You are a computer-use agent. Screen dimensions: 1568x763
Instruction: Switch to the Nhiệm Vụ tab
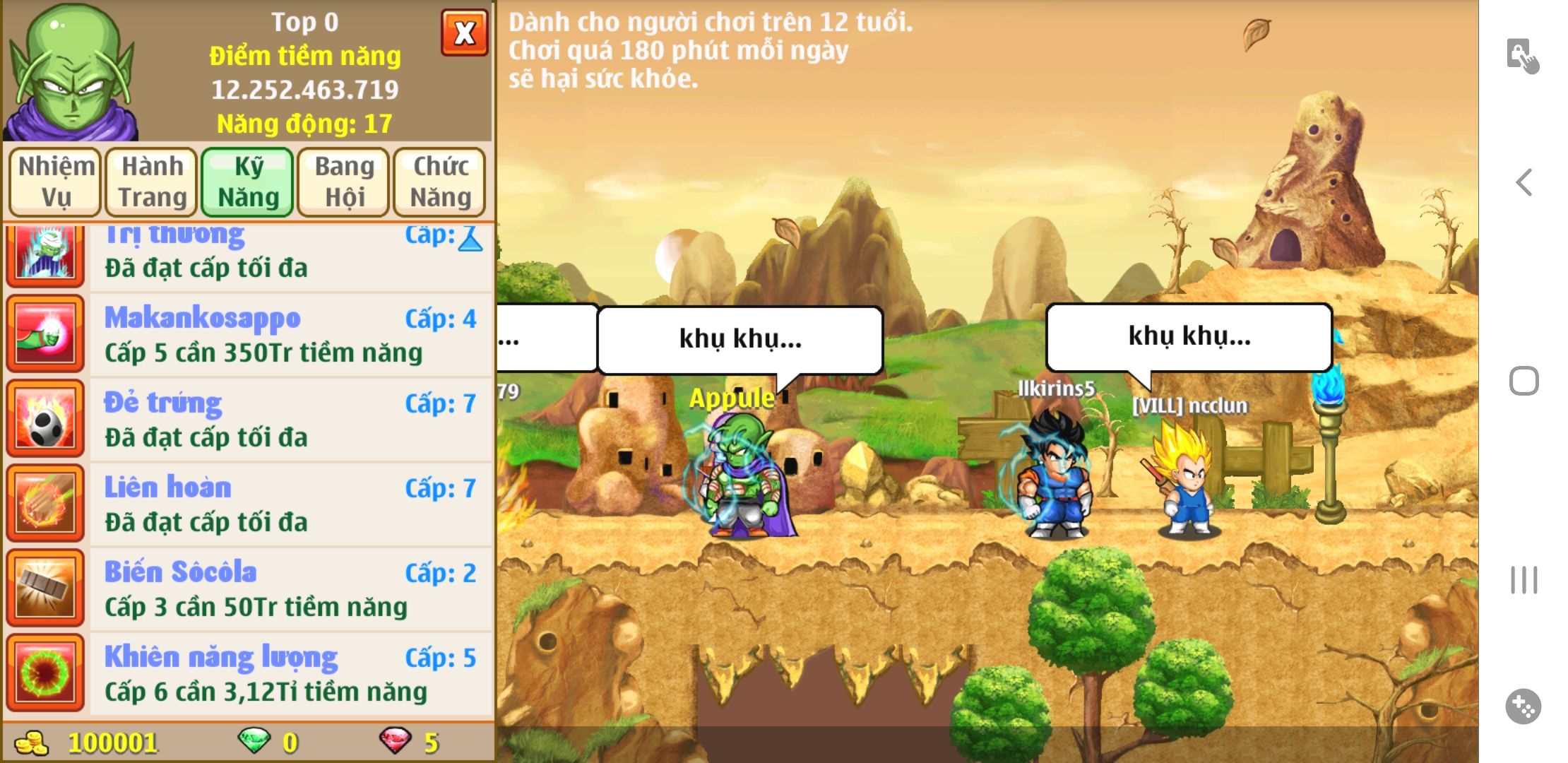pyautogui.click(x=56, y=182)
